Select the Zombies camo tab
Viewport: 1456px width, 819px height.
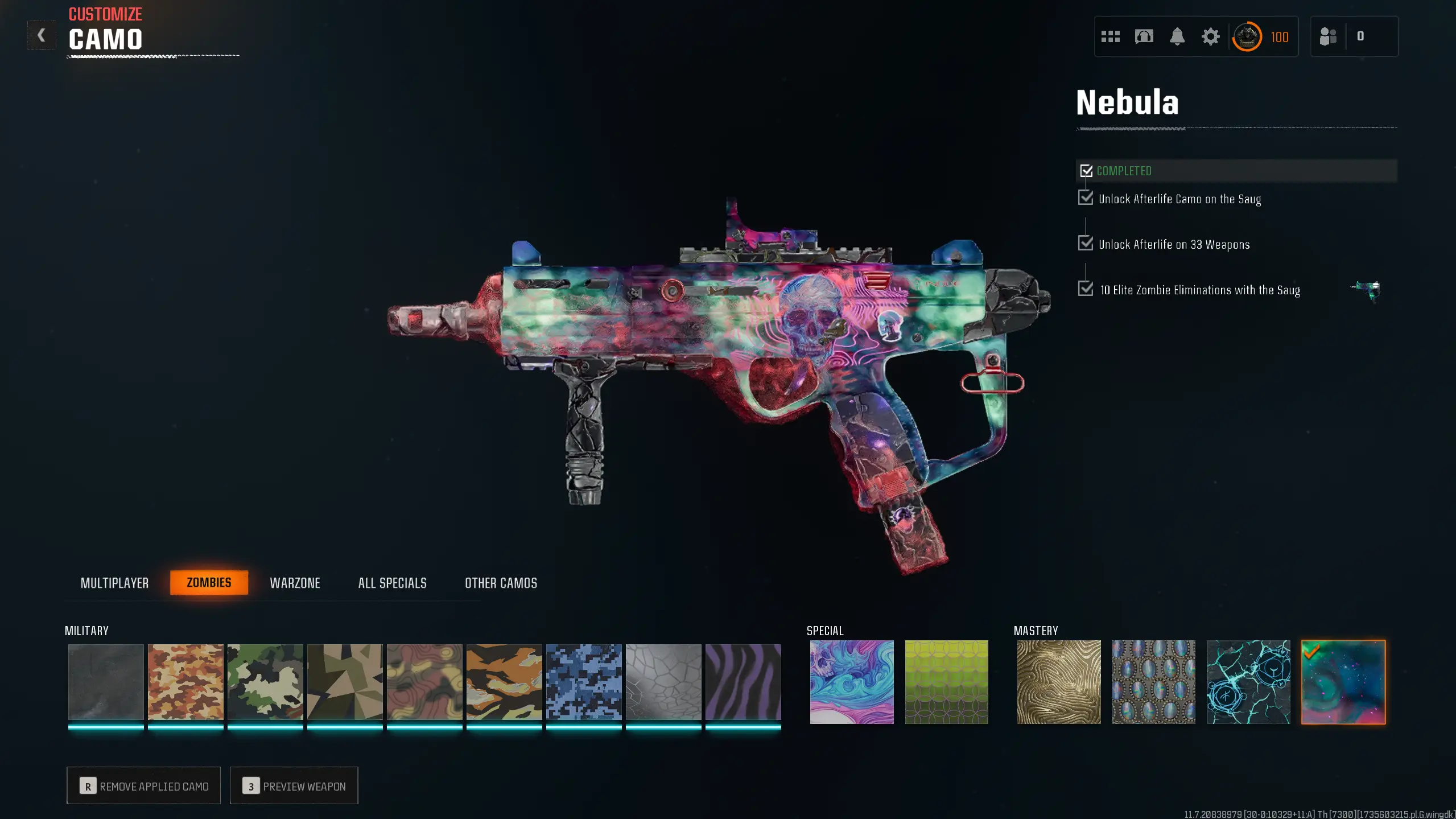209,582
